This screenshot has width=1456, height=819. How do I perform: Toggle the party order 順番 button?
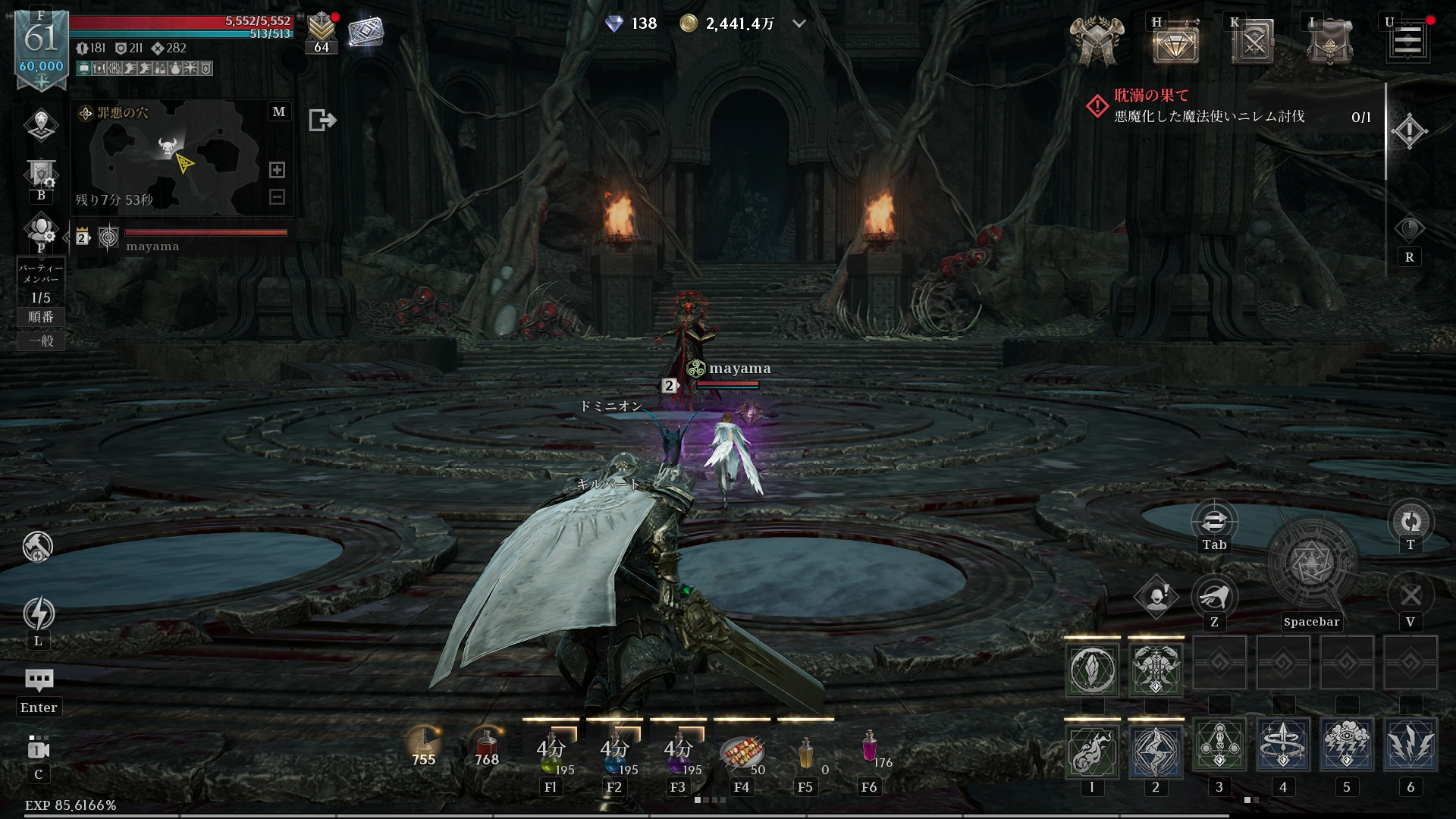click(x=41, y=317)
